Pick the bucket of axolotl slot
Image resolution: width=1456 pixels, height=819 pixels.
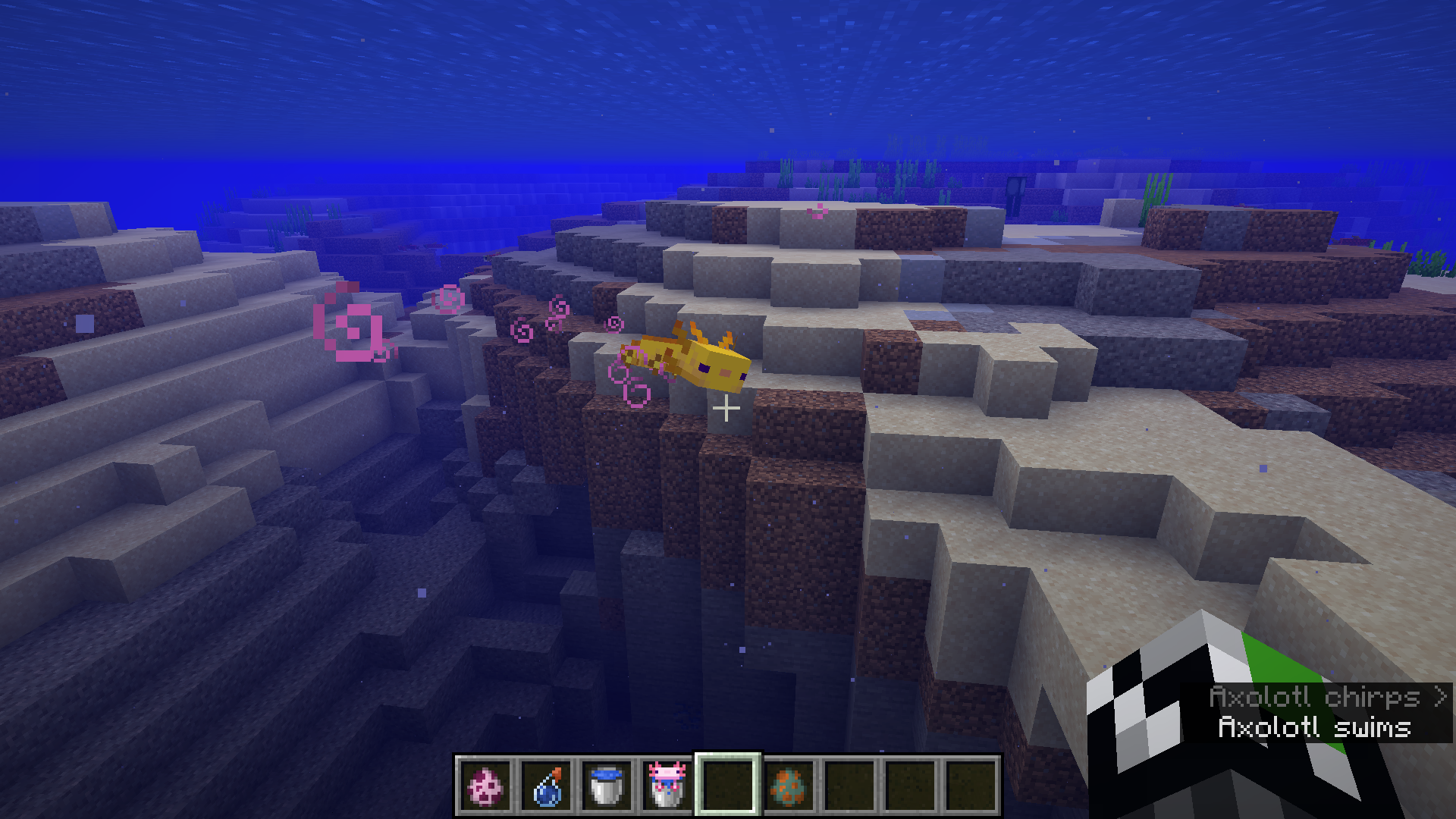667,786
